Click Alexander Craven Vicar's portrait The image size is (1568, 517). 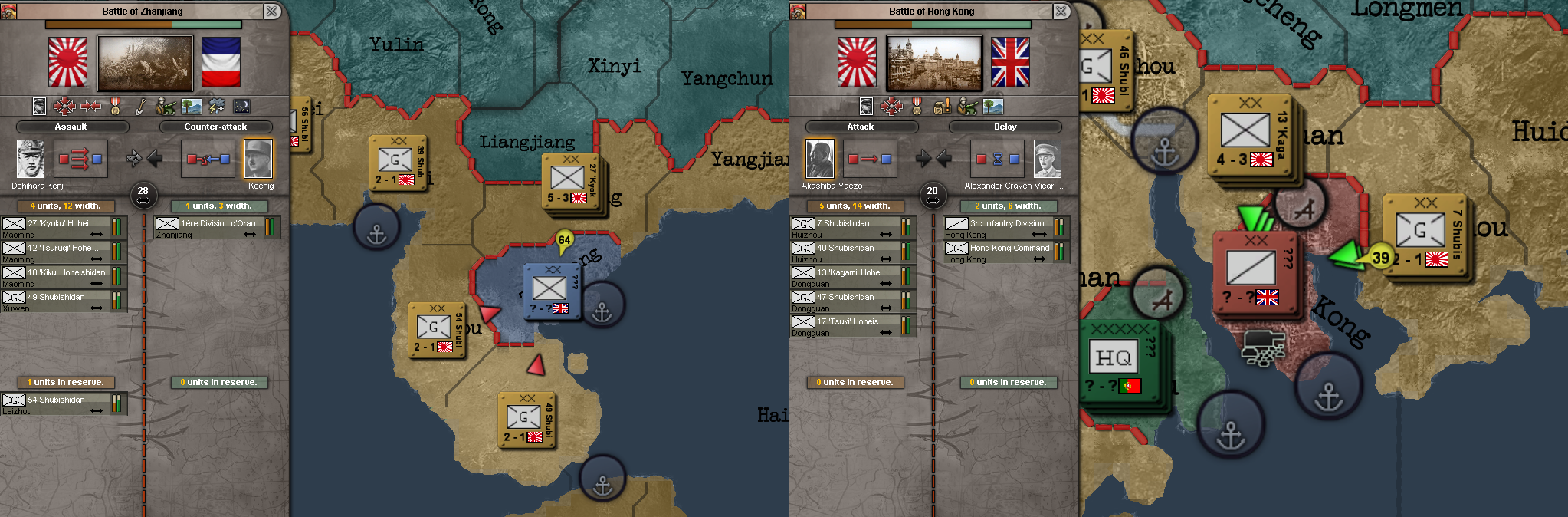click(x=1047, y=159)
